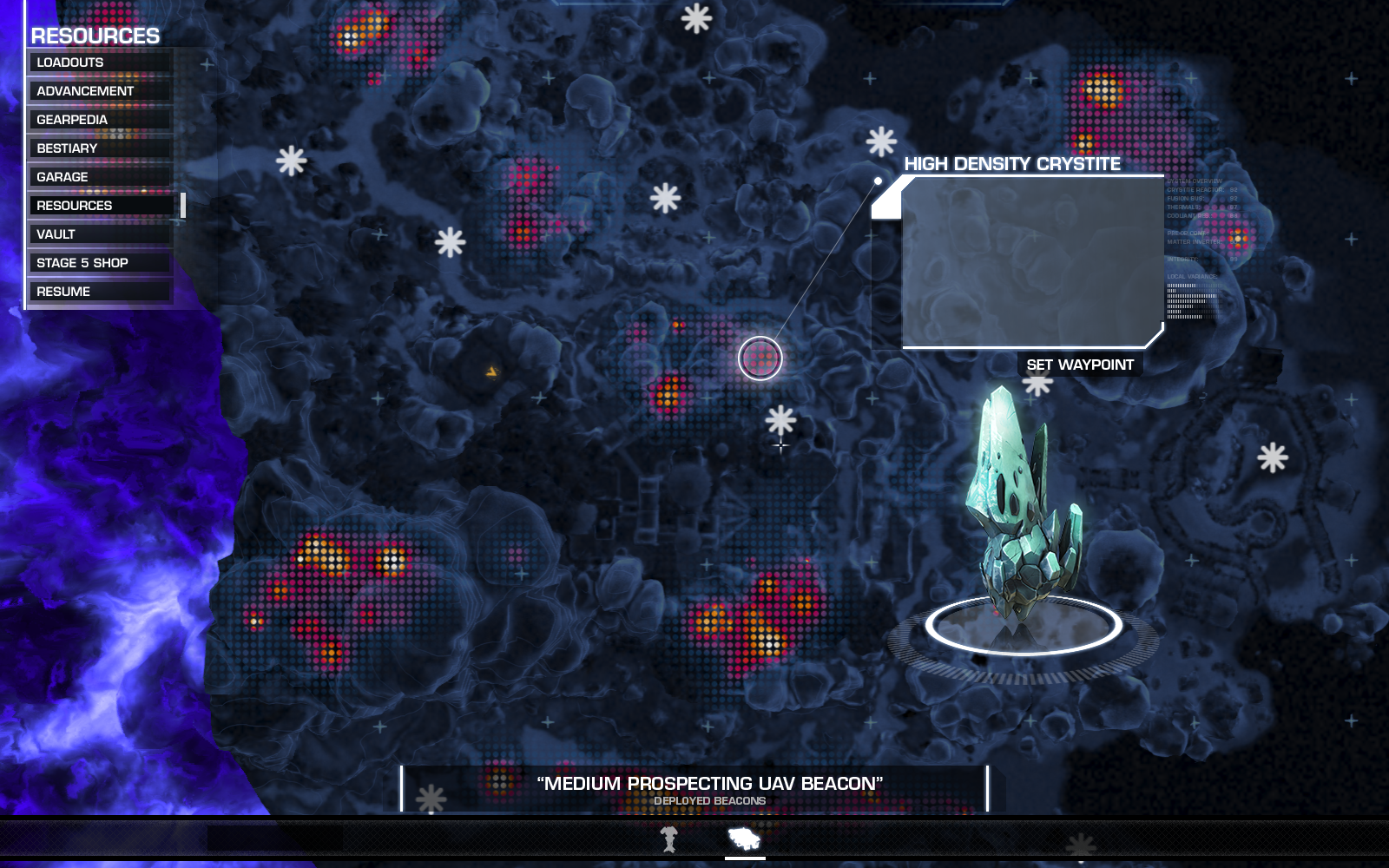Image resolution: width=1389 pixels, height=868 pixels.
Task: Select the circled crystite deposit marker
Action: pos(760,358)
